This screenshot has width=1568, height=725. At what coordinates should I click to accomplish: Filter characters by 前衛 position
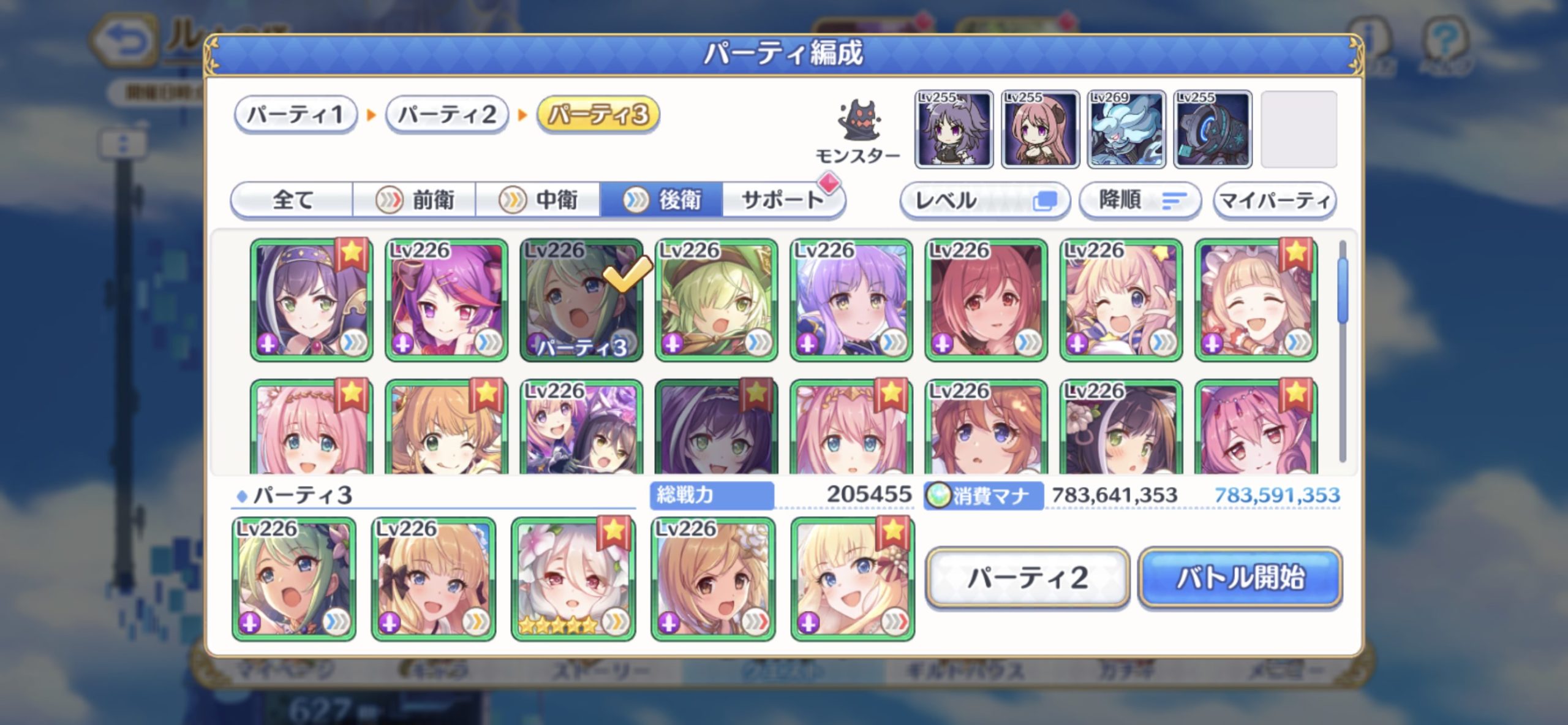tap(415, 200)
